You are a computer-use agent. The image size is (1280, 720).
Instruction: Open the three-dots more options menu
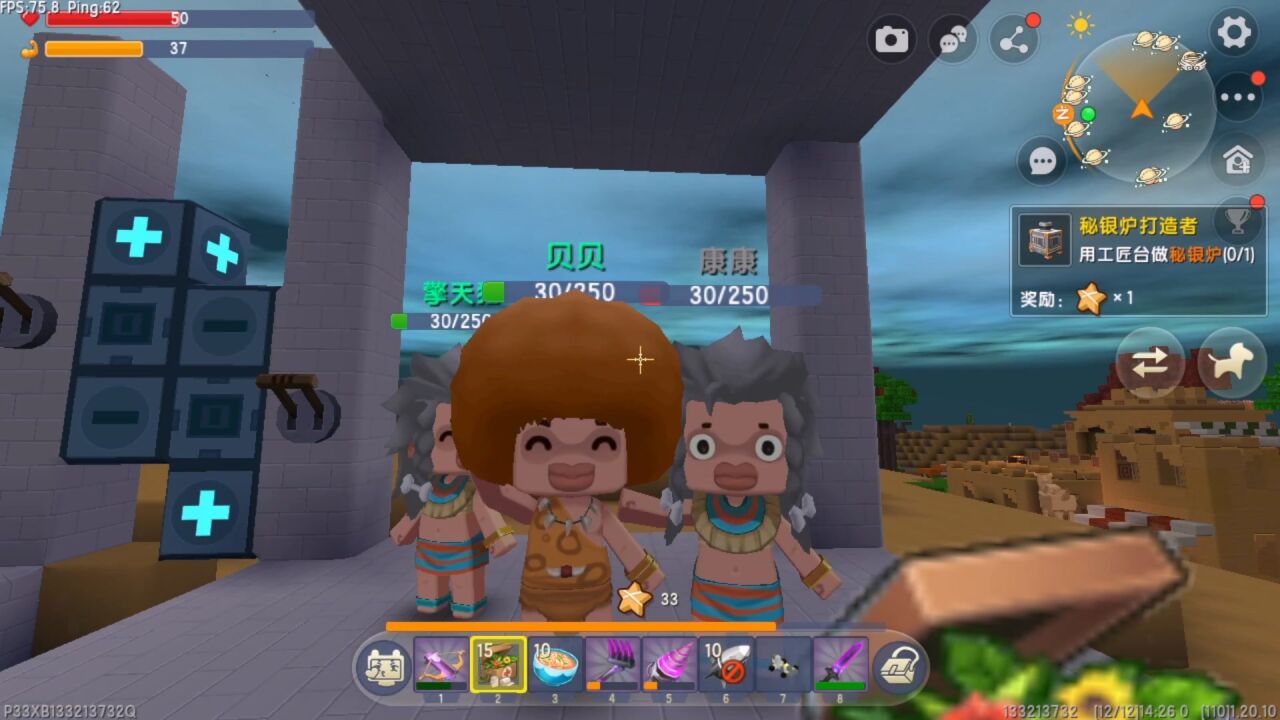coord(1238,97)
